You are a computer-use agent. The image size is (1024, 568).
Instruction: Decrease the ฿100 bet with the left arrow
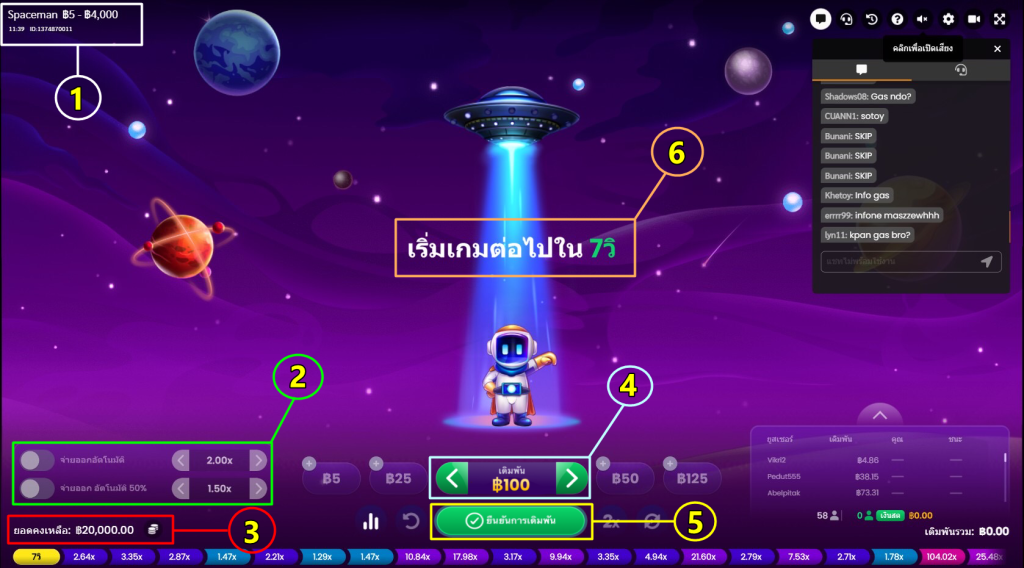point(451,478)
